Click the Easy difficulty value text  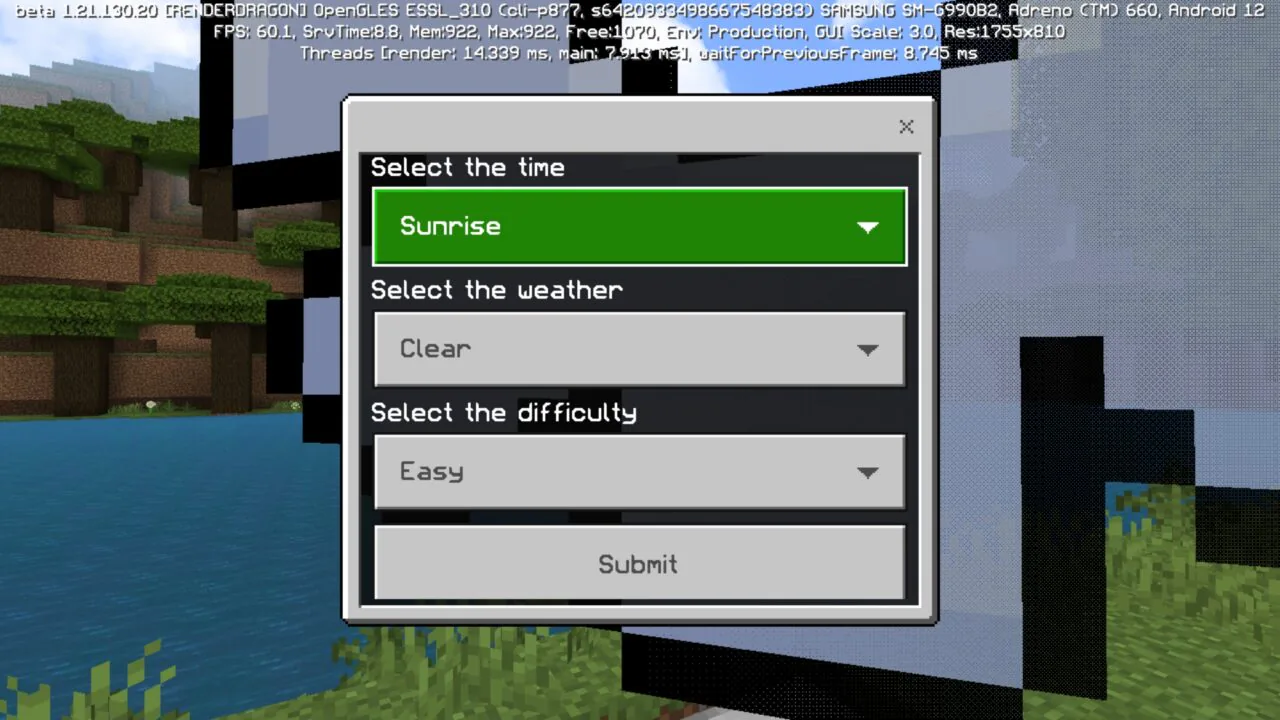[x=431, y=471]
